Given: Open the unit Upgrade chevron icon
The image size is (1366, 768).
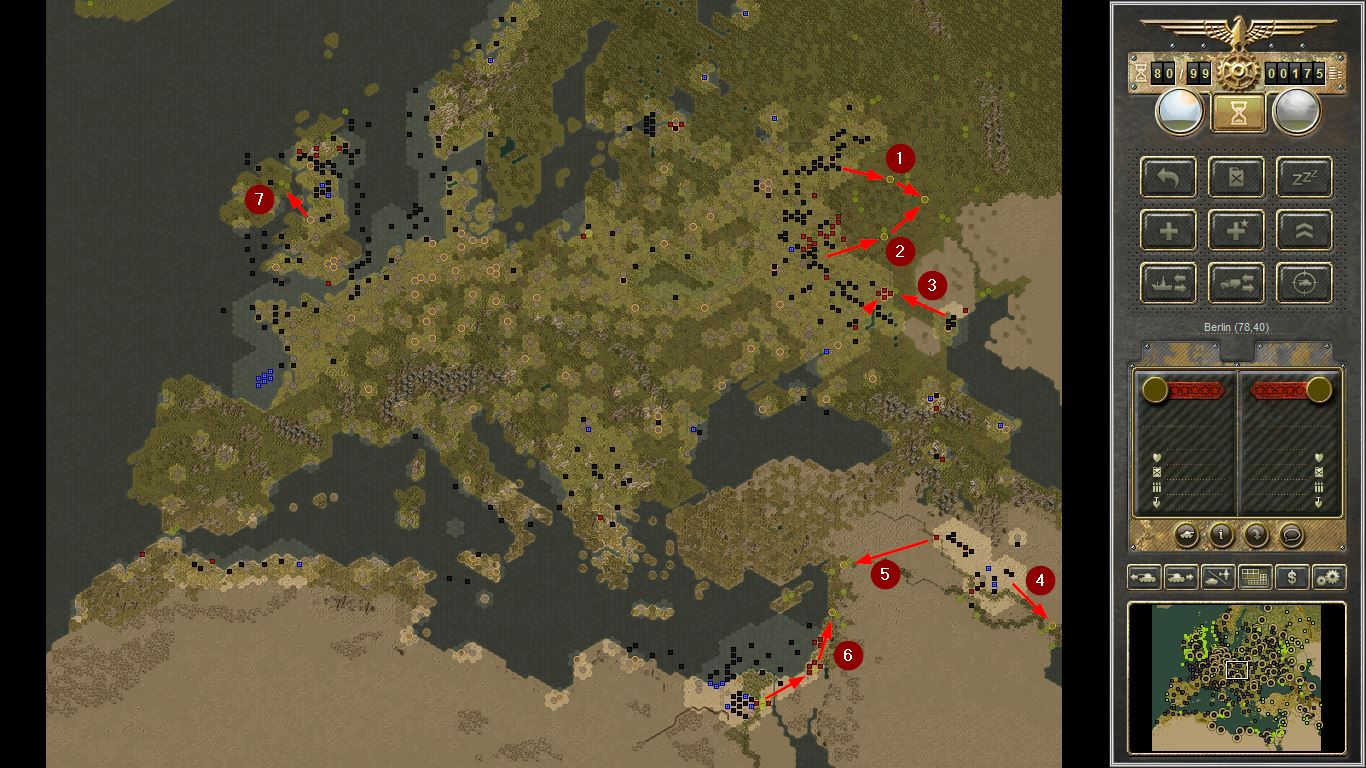Looking at the screenshot, I should click(x=1302, y=230).
